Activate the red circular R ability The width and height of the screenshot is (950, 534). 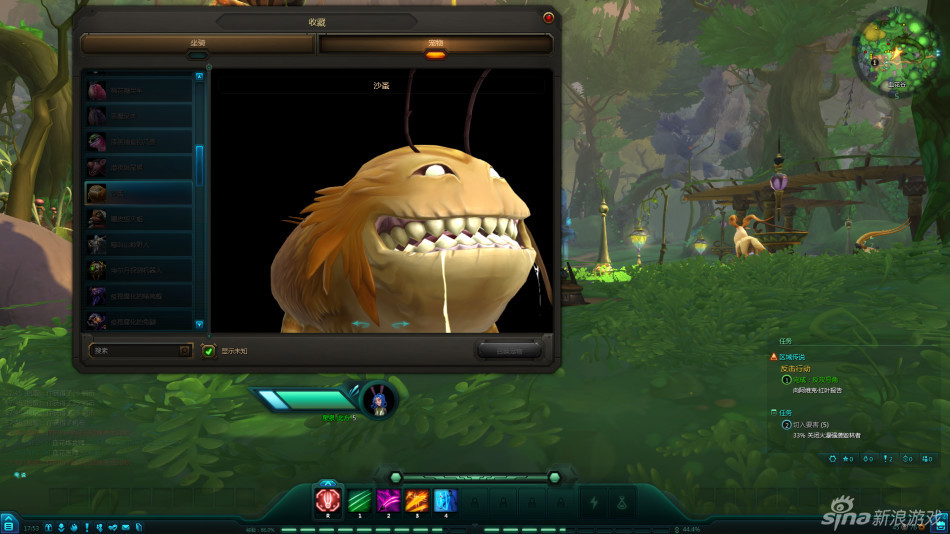pyautogui.click(x=328, y=501)
